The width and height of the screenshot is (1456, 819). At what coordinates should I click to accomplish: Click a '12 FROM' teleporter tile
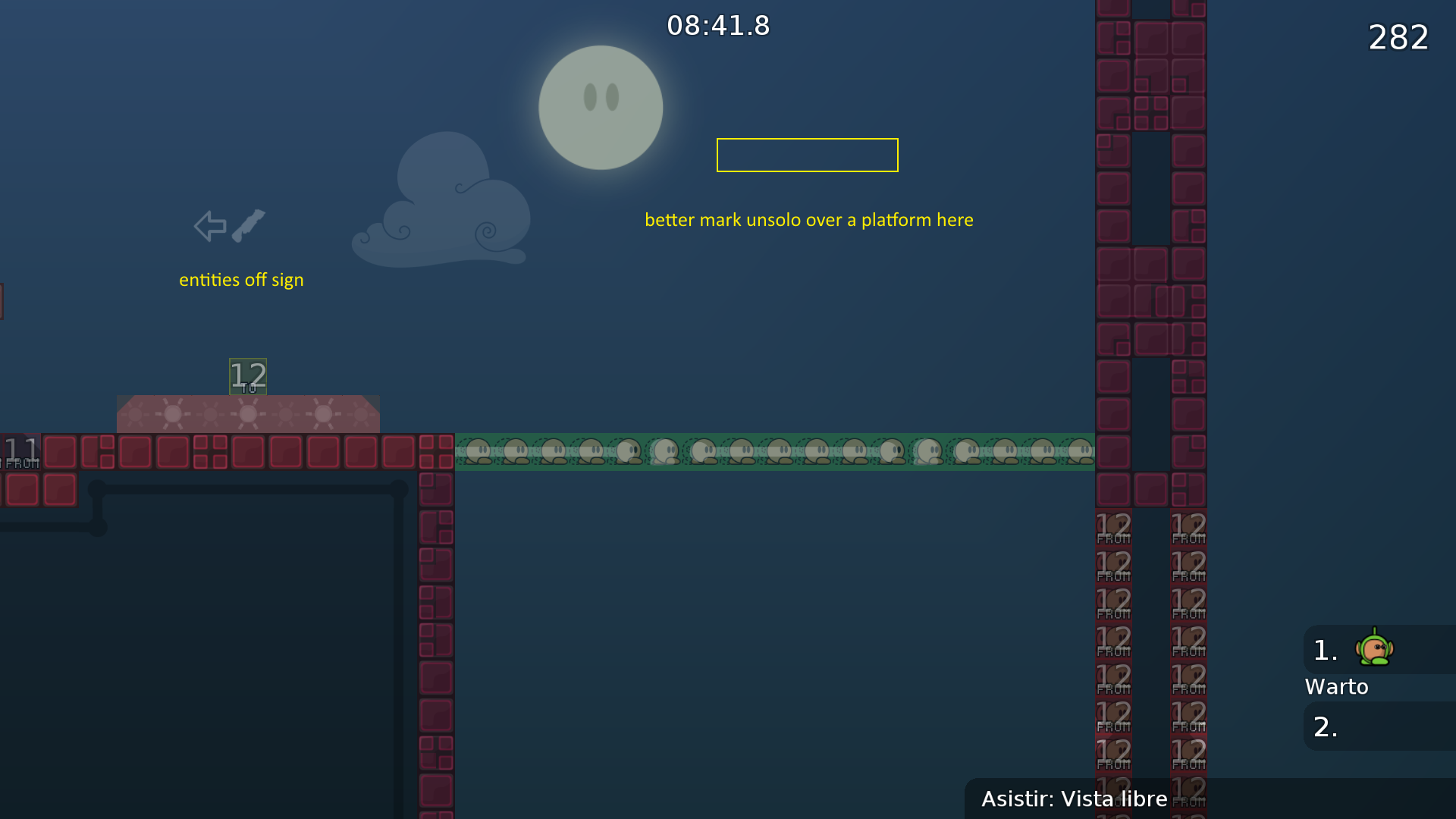1112,526
